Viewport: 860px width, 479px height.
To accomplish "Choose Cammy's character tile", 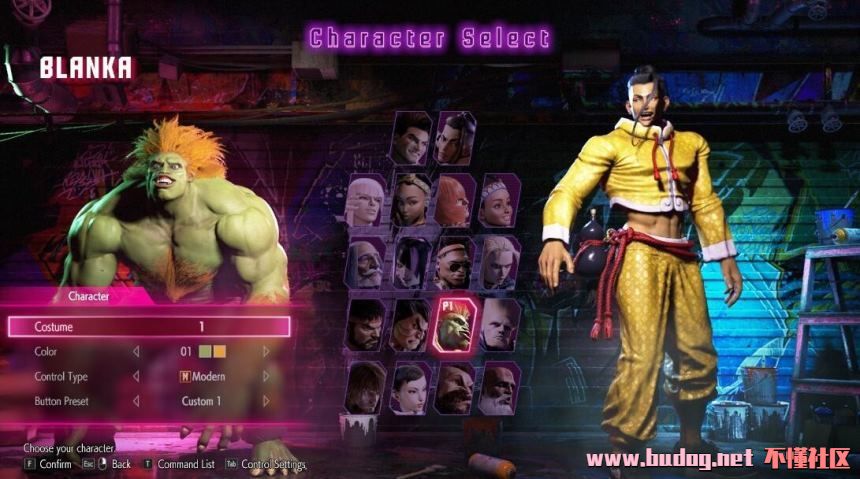I will pos(500,263).
